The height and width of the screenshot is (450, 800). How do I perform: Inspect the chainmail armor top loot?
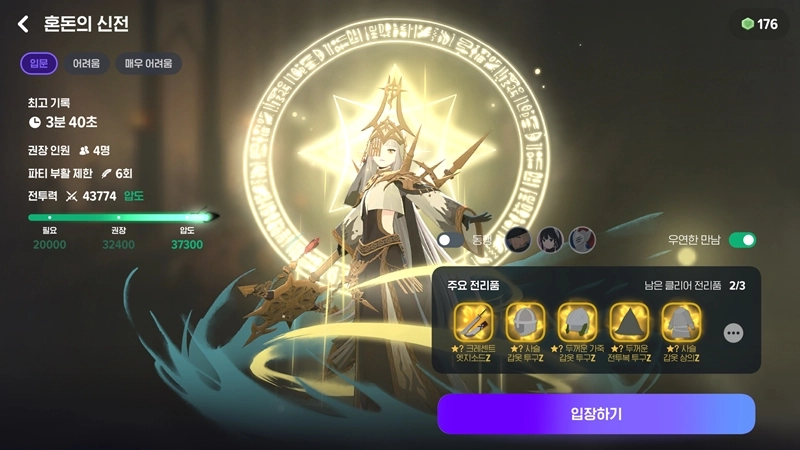pyautogui.click(x=682, y=322)
